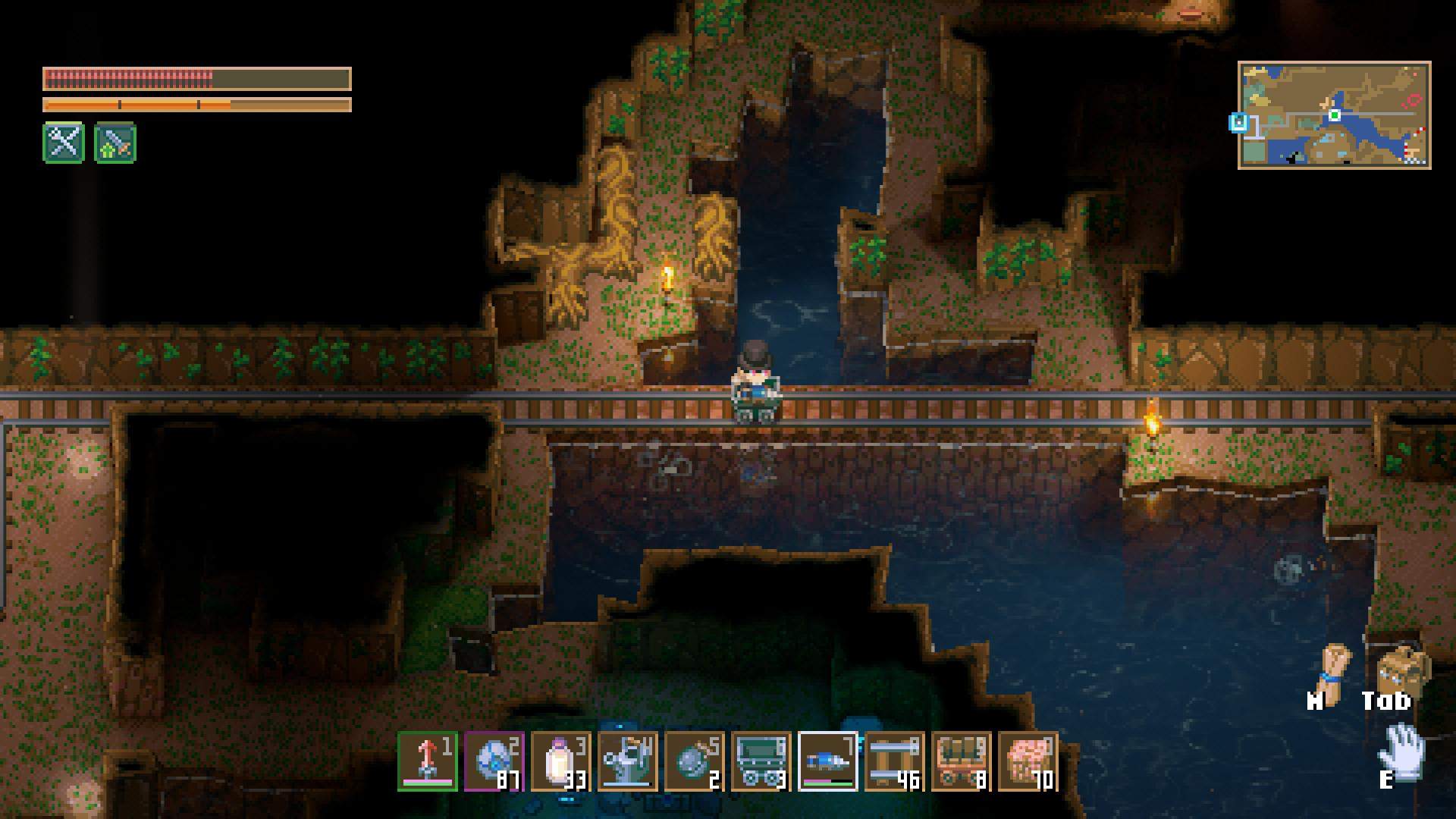
Task: Click the sword upgrade buff icon
Action: (x=115, y=143)
